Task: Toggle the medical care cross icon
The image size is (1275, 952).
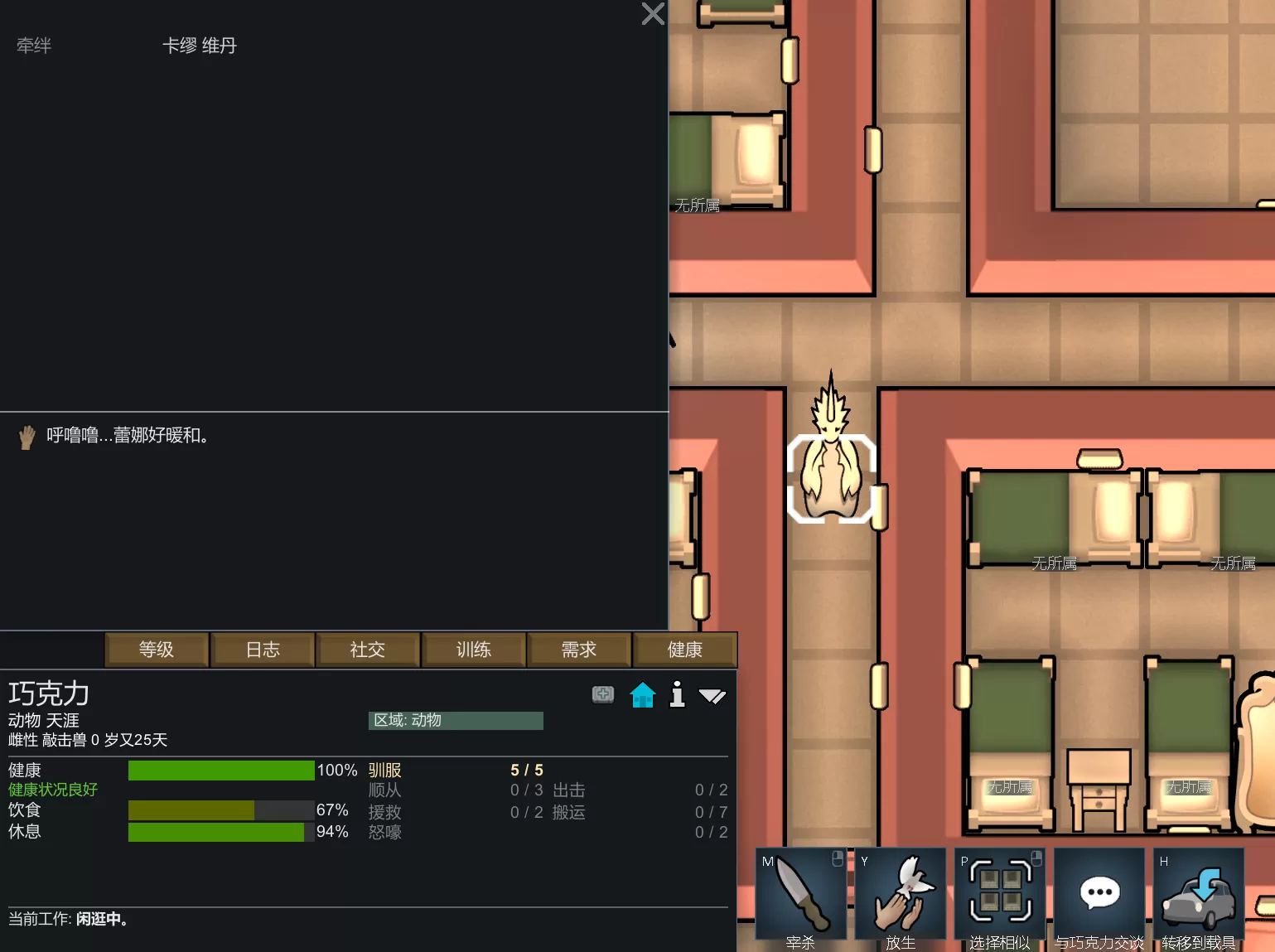Action: point(603,694)
